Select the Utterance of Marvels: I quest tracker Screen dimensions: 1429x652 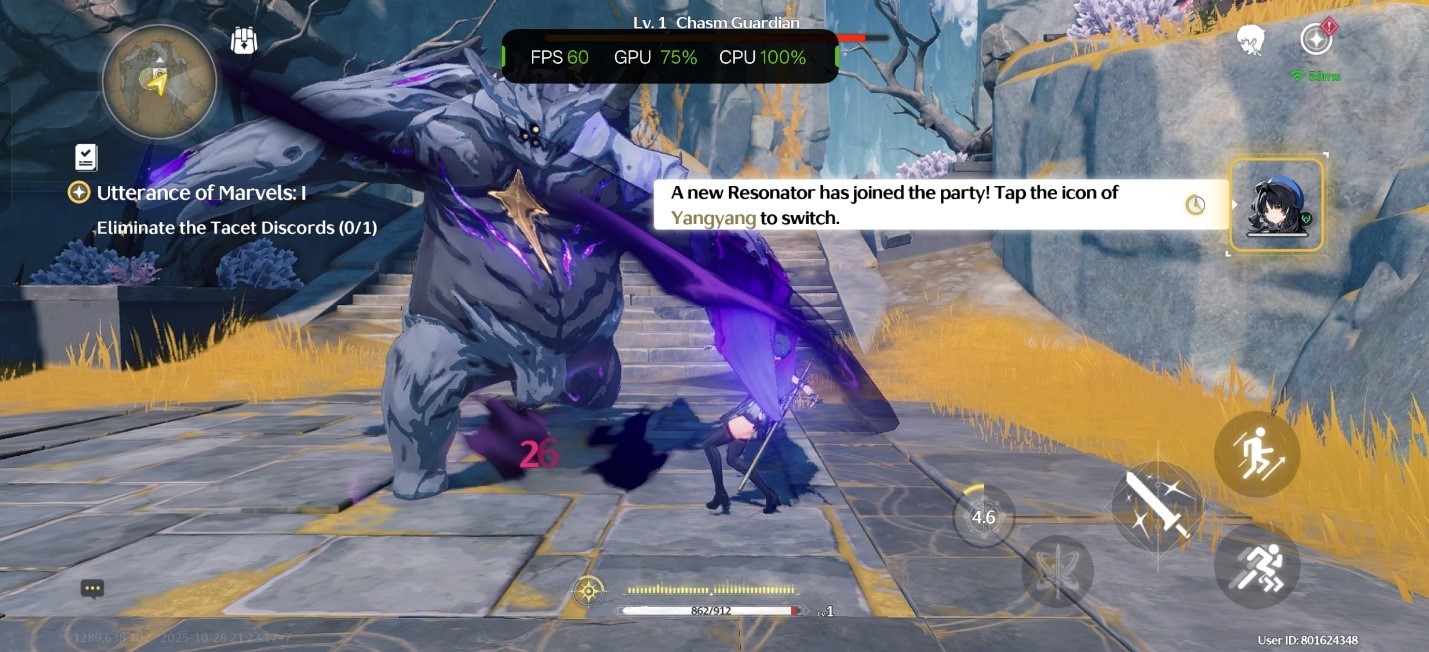(200, 193)
